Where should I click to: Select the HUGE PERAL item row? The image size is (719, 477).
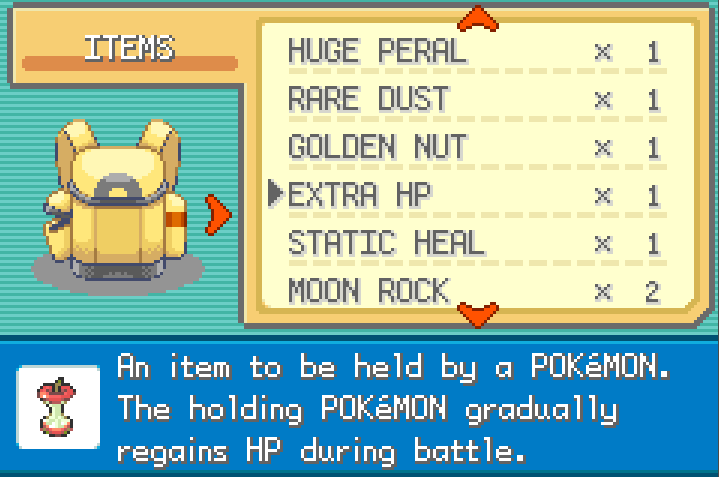click(377, 51)
